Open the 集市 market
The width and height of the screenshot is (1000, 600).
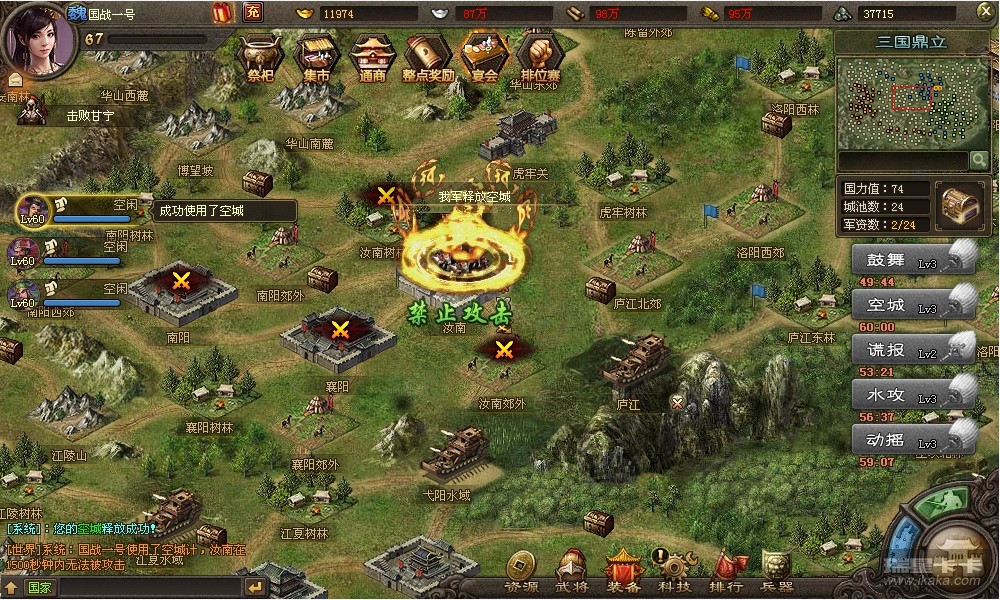(316, 57)
